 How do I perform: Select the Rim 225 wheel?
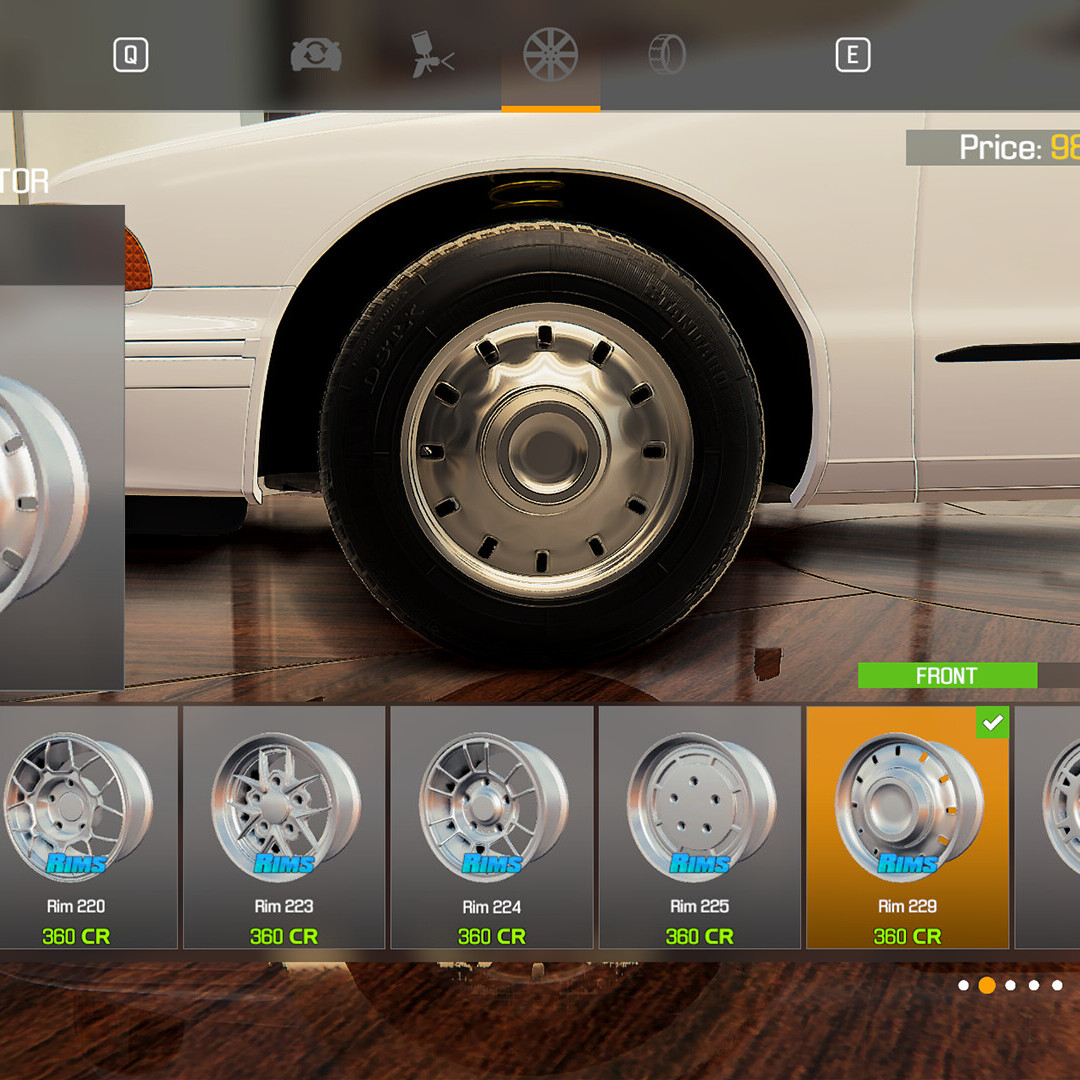click(x=699, y=827)
